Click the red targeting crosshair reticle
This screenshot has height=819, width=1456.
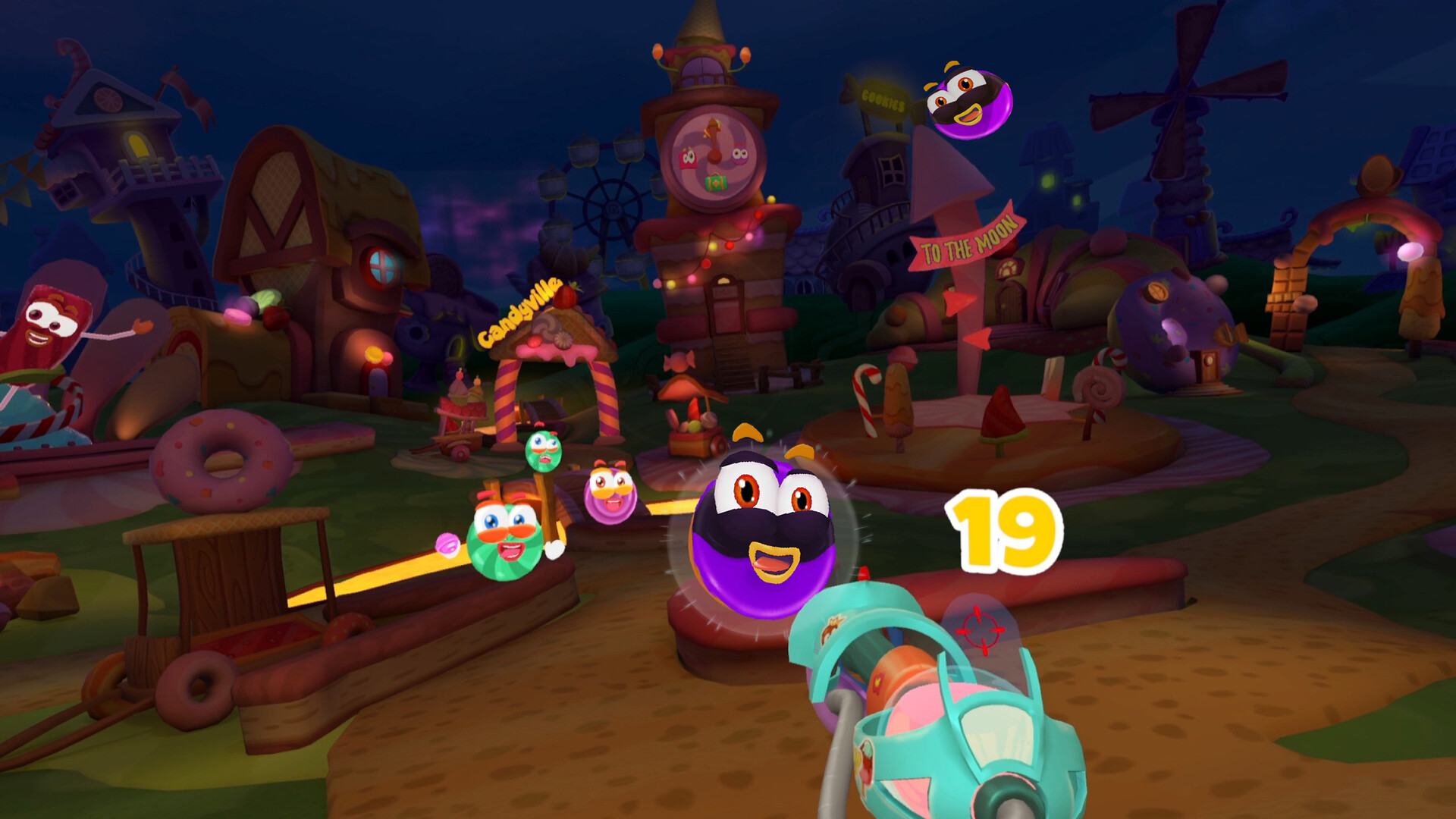(982, 626)
